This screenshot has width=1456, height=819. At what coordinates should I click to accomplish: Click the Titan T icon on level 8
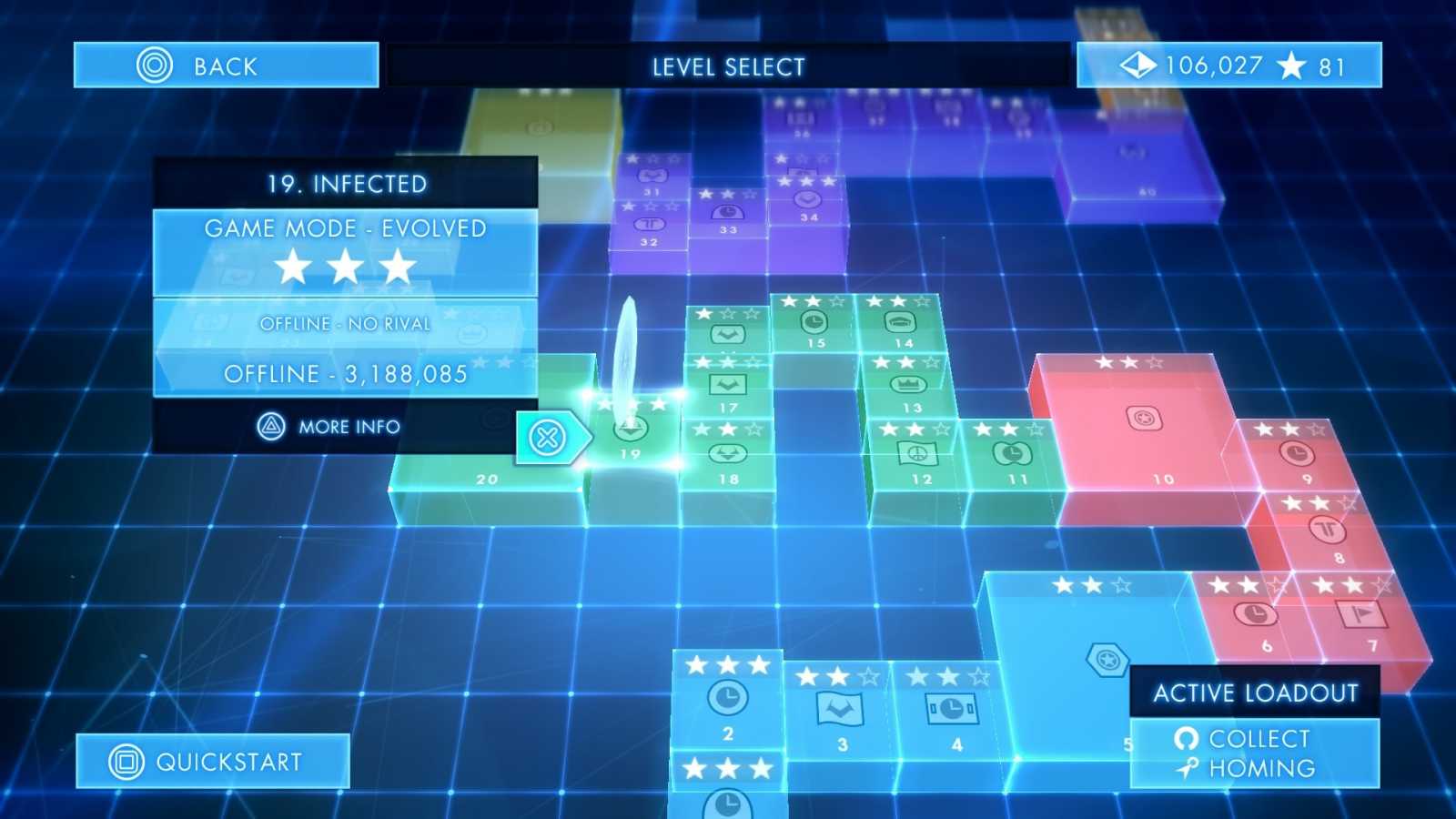1328,527
